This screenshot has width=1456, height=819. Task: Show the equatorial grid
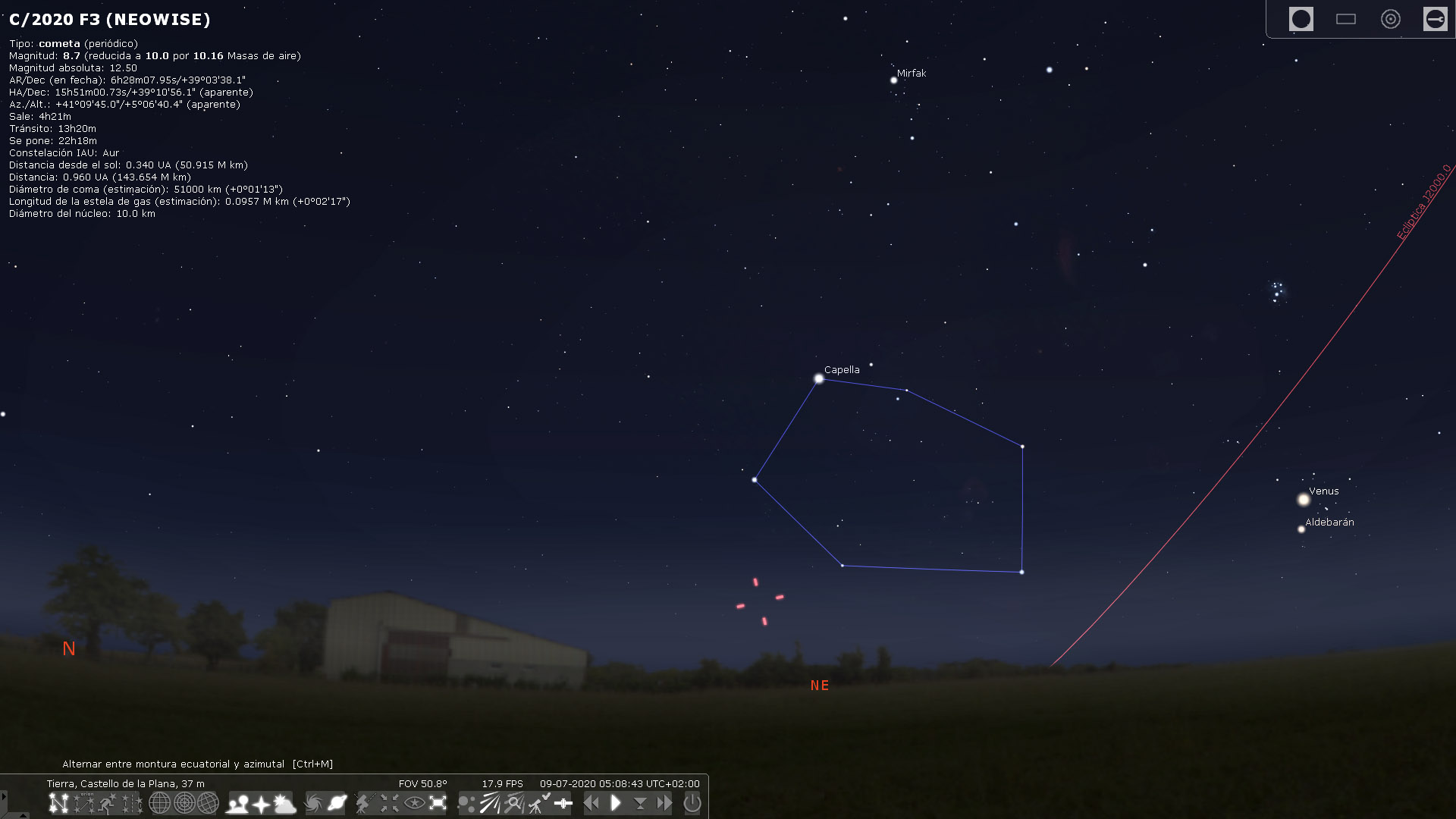click(x=160, y=803)
